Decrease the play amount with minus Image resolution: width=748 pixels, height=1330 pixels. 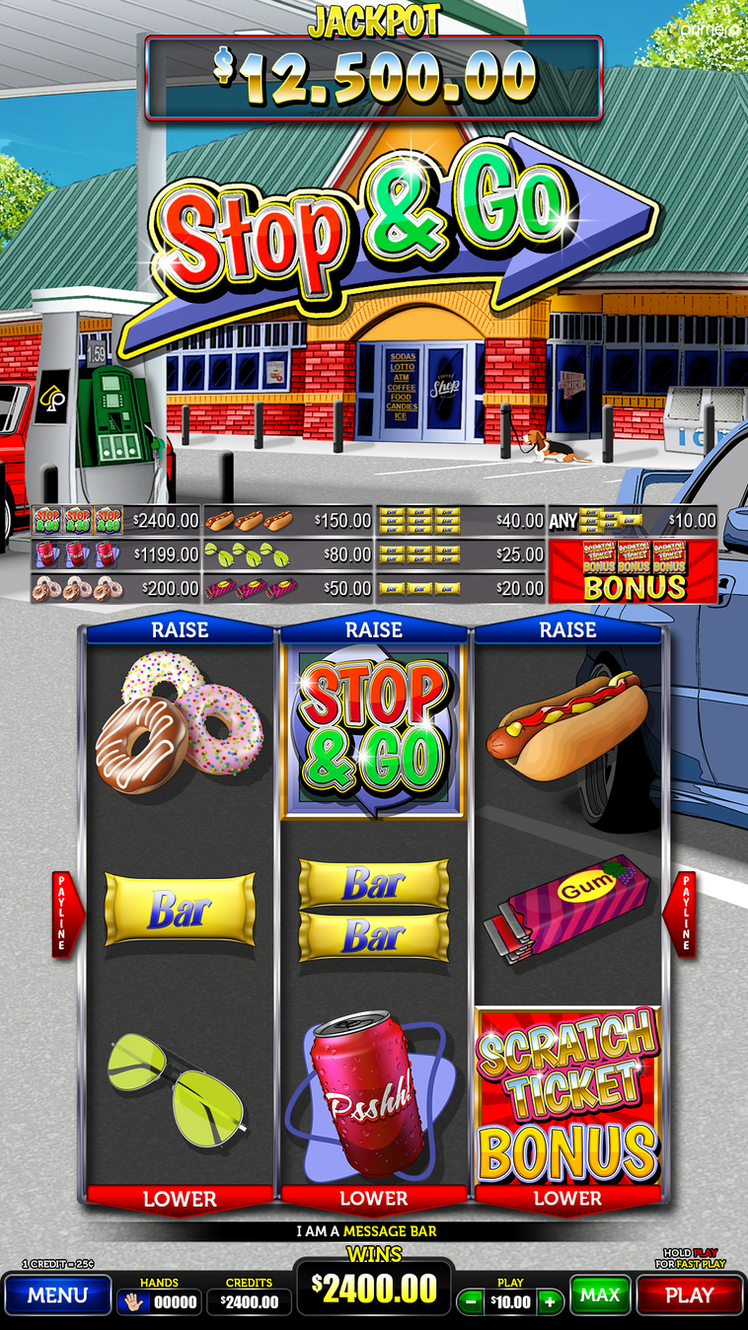coord(468,1301)
